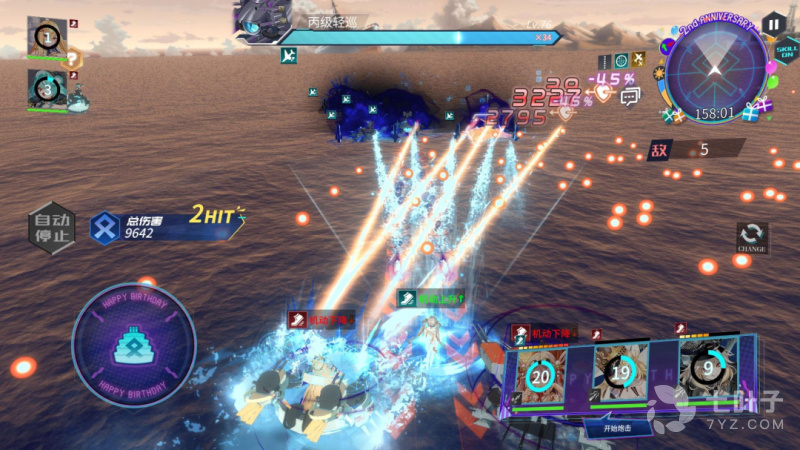This screenshot has height=450, width=800.
Task: Select the skill card showing 9
Action: (x=708, y=367)
